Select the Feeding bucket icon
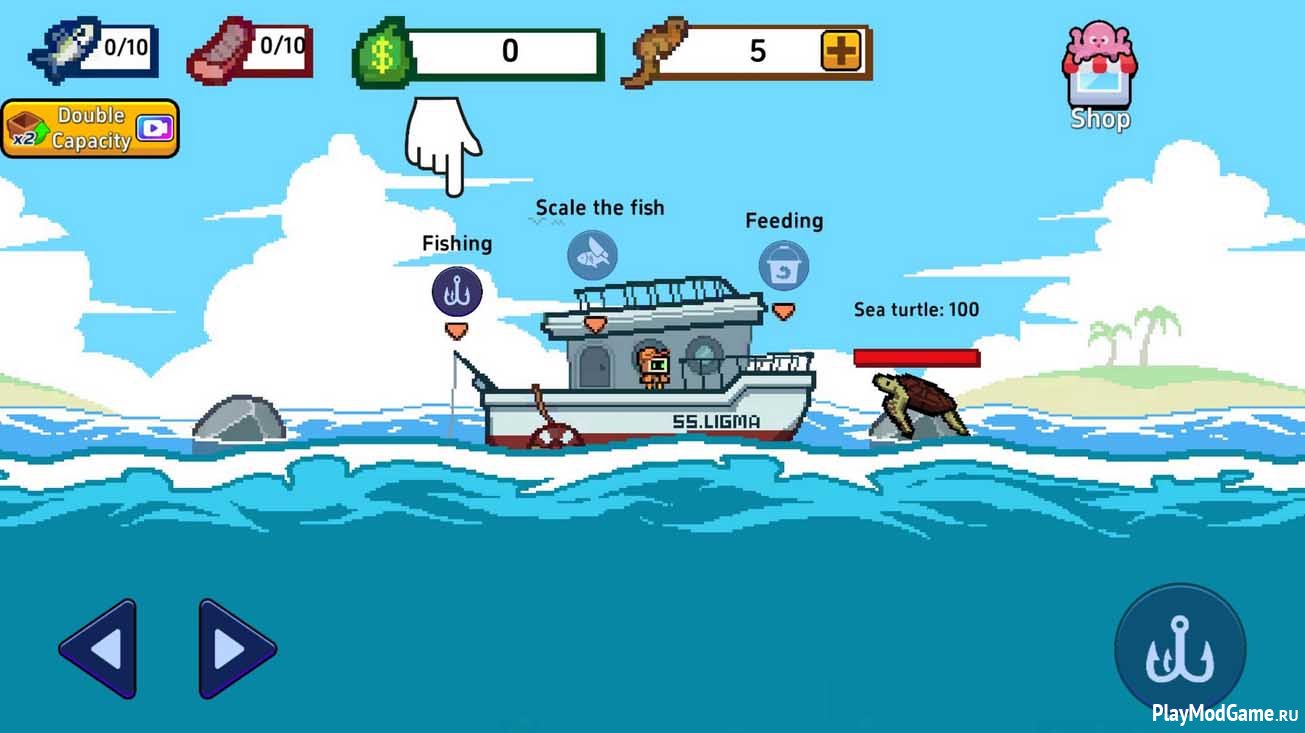 pos(783,266)
